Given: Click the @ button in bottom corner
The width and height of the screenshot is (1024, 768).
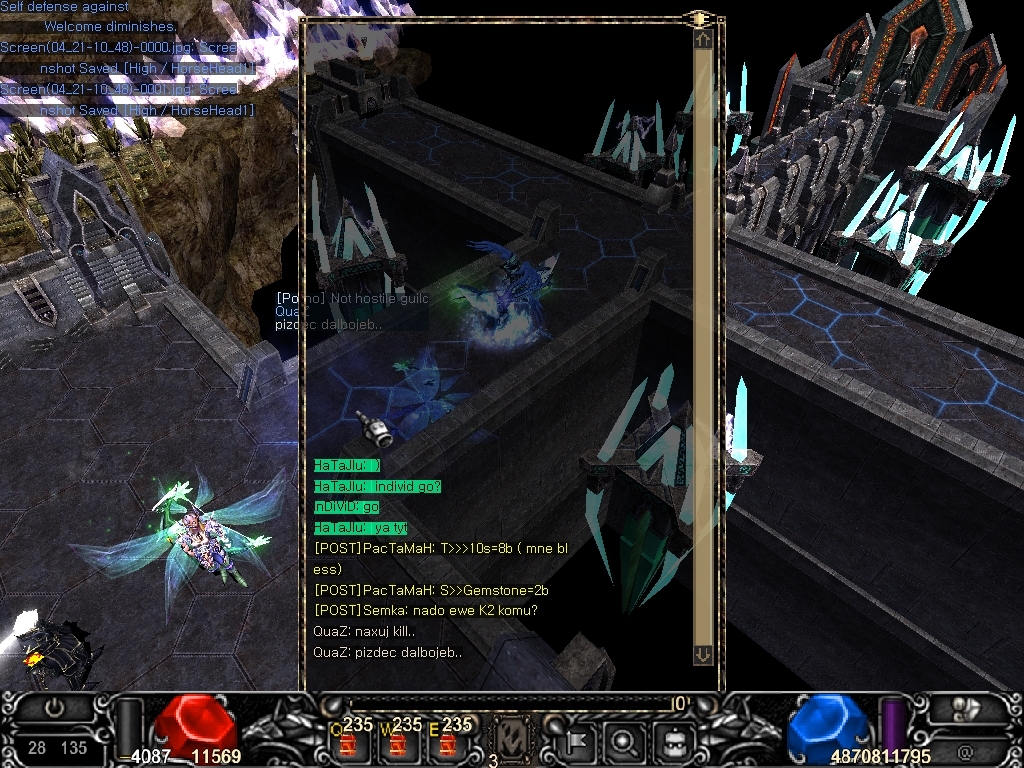Looking at the screenshot, I should pyautogui.click(x=966, y=750).
